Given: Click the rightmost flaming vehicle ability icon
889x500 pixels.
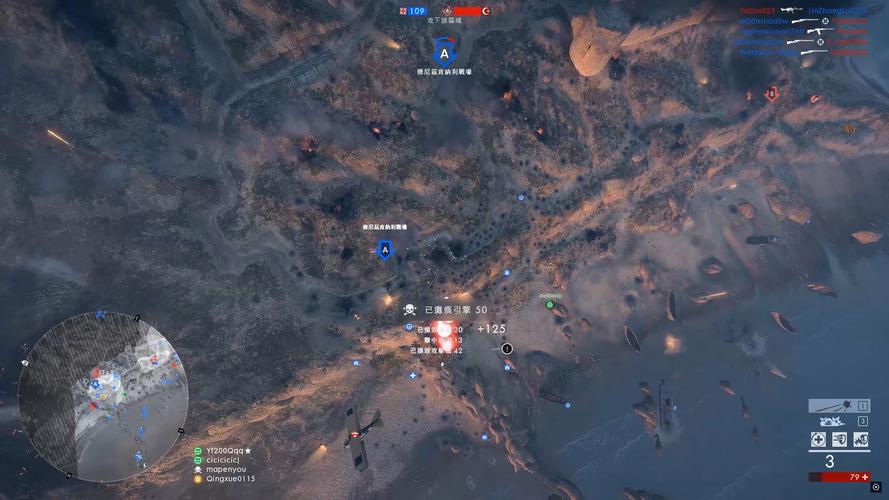Looking at the screenshot, I should point(860,440).
